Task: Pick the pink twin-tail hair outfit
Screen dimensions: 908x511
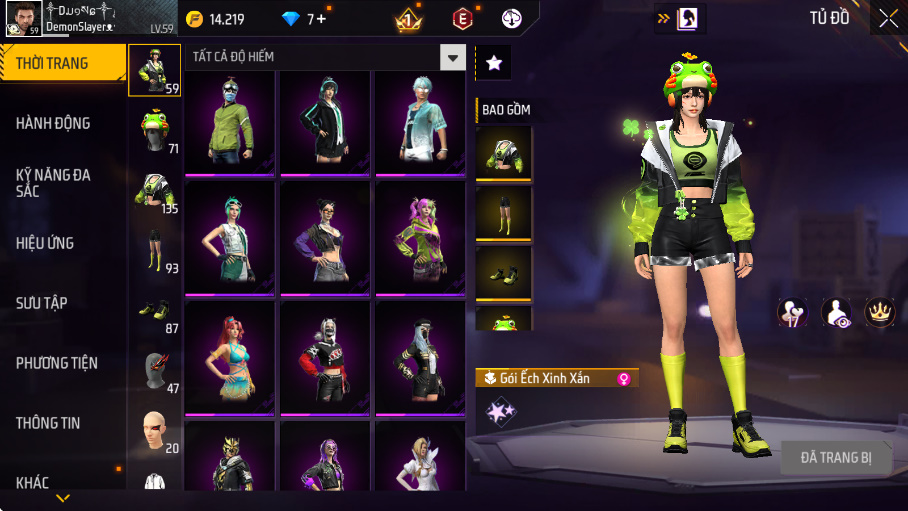Action: click(419, 238)
